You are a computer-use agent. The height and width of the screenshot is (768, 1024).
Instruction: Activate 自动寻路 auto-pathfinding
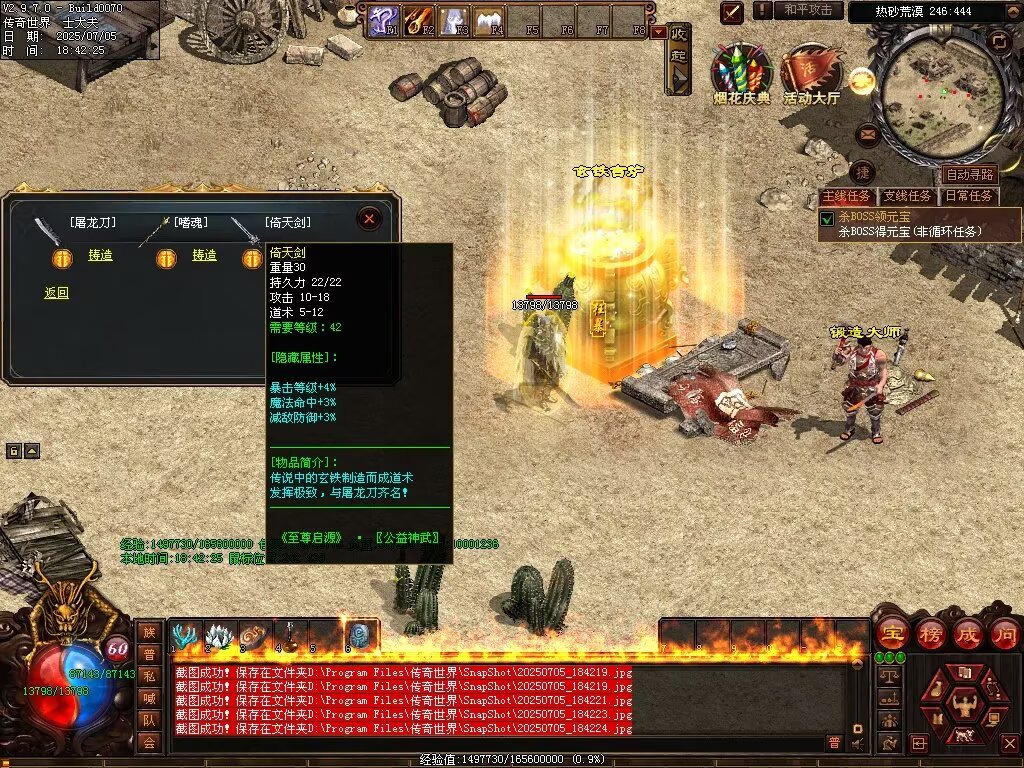coord(969,175)
